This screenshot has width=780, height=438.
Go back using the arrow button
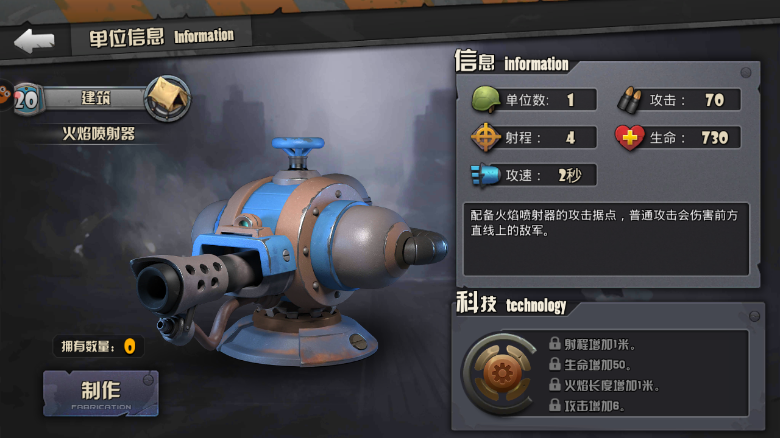click(x=33, y=41)
